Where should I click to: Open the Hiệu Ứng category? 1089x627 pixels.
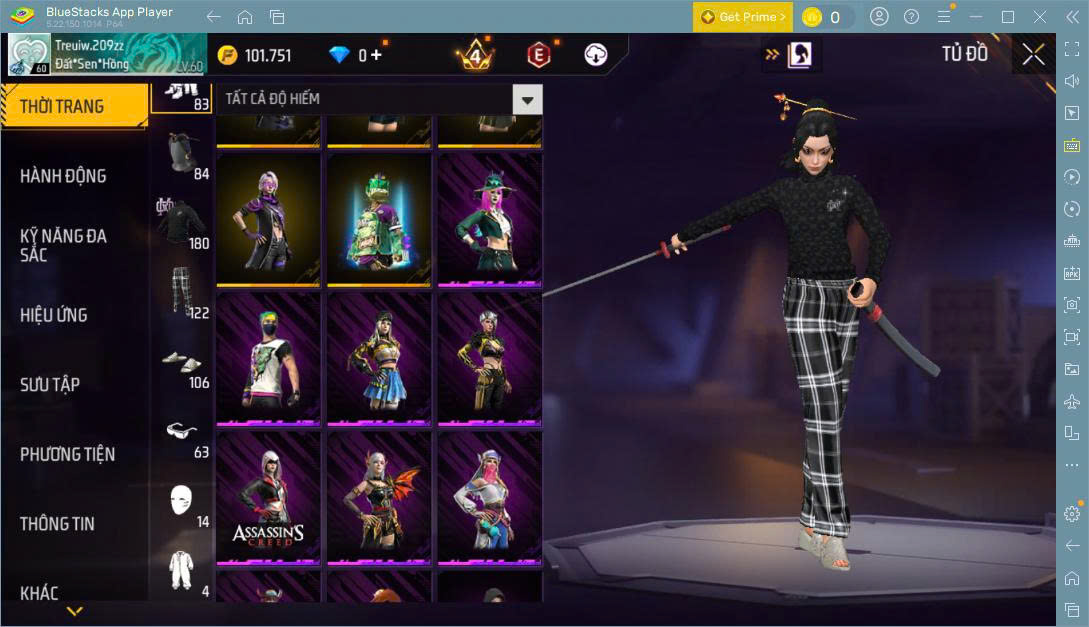(x=54, y=315)
